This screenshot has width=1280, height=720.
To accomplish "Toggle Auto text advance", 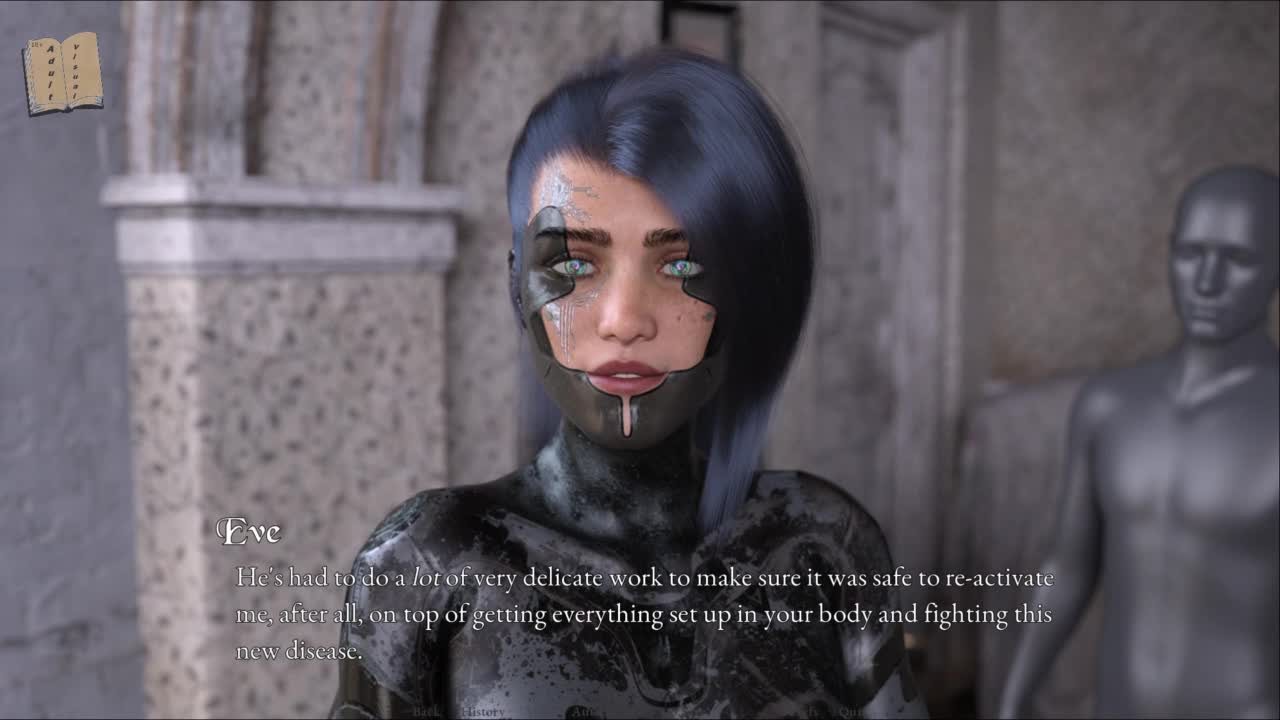I will 584,712.
